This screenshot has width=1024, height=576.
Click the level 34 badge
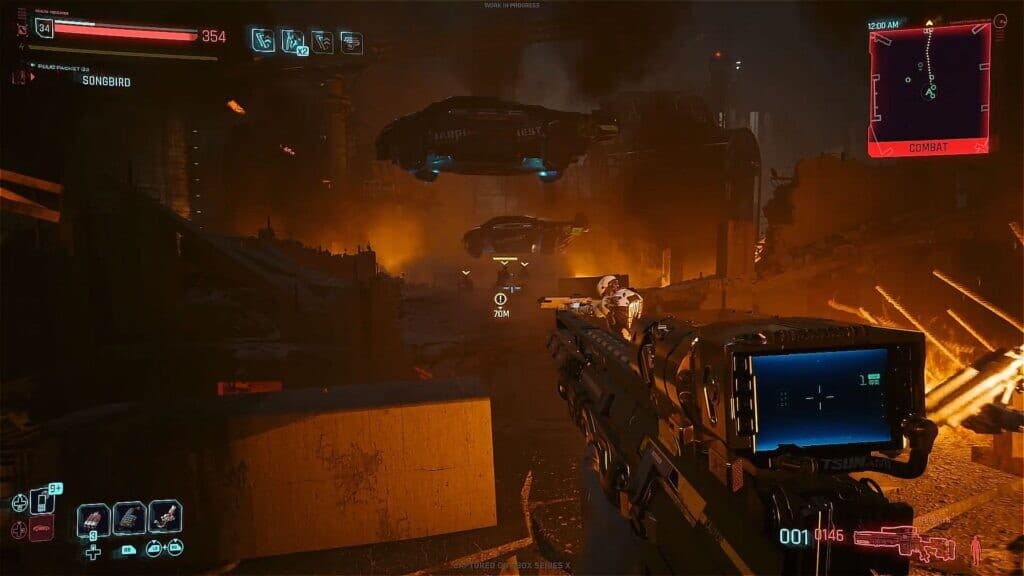(x=43, y=28)
